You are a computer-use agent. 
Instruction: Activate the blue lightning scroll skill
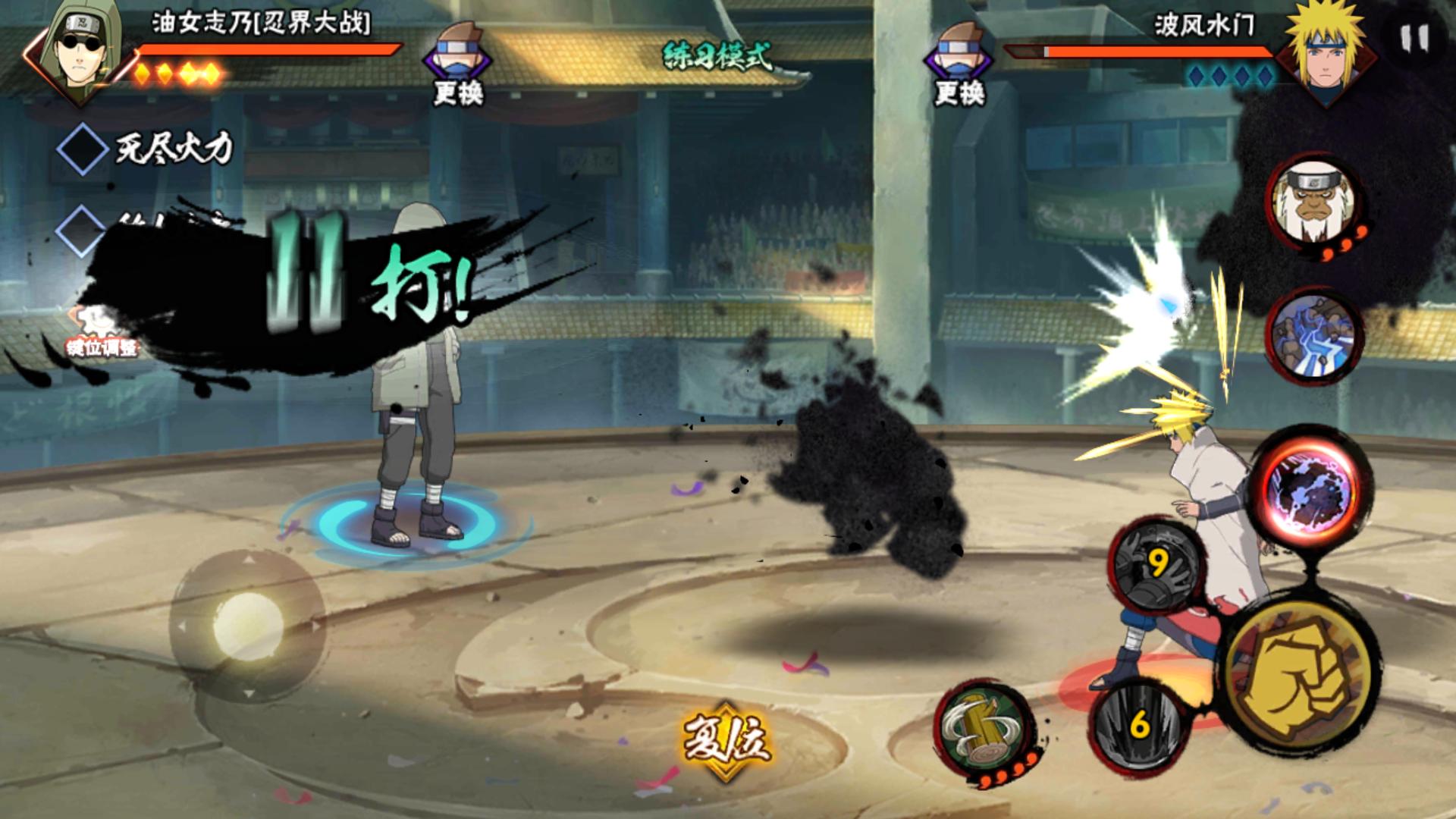[1313, 335]
